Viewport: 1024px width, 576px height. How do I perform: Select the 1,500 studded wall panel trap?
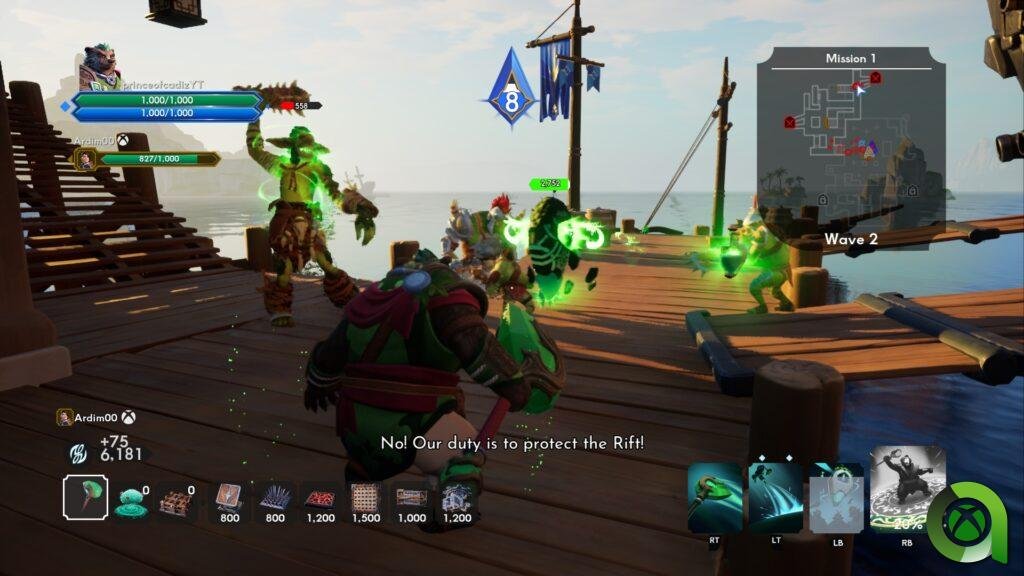coord(366,497)
